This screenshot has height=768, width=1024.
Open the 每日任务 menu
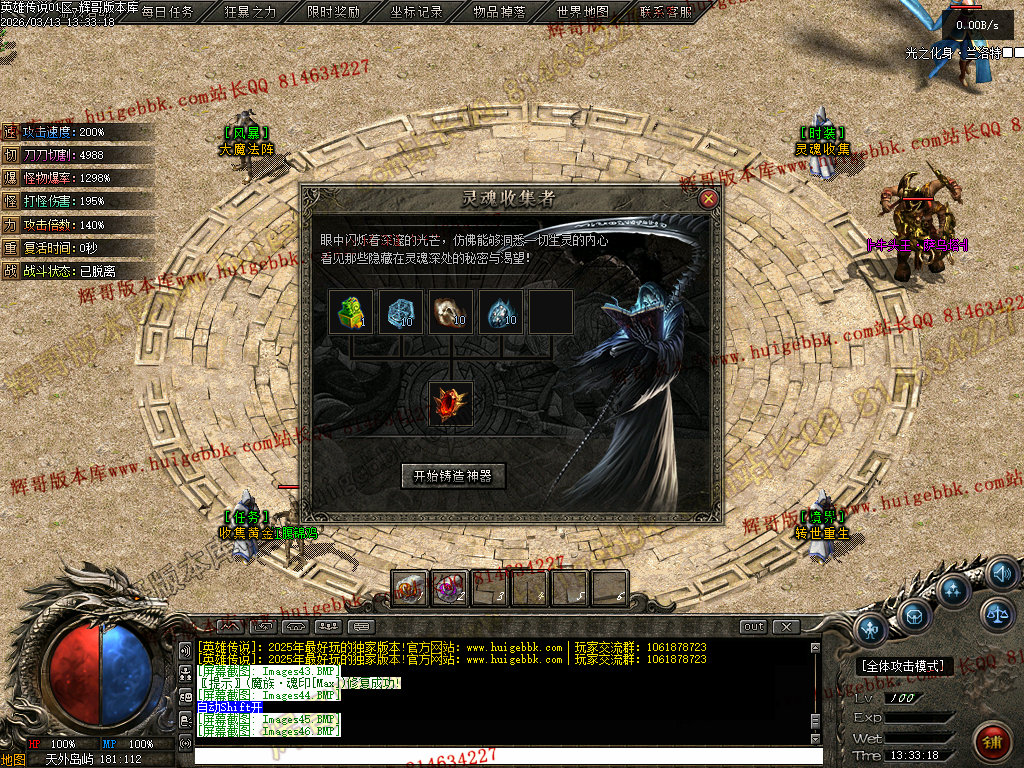pyautogui.click(x=168, y=12)
